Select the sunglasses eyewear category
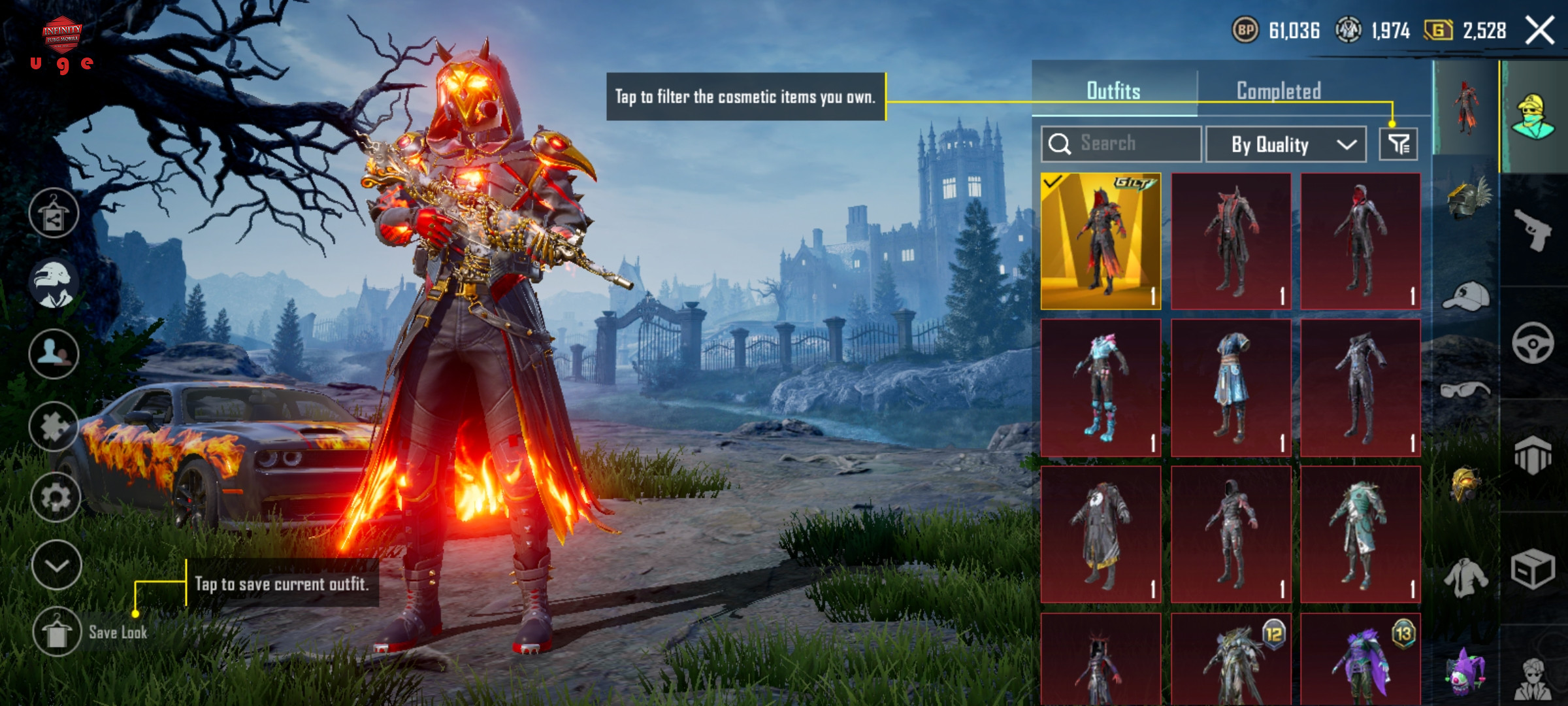 click(x=1465, y=390)
